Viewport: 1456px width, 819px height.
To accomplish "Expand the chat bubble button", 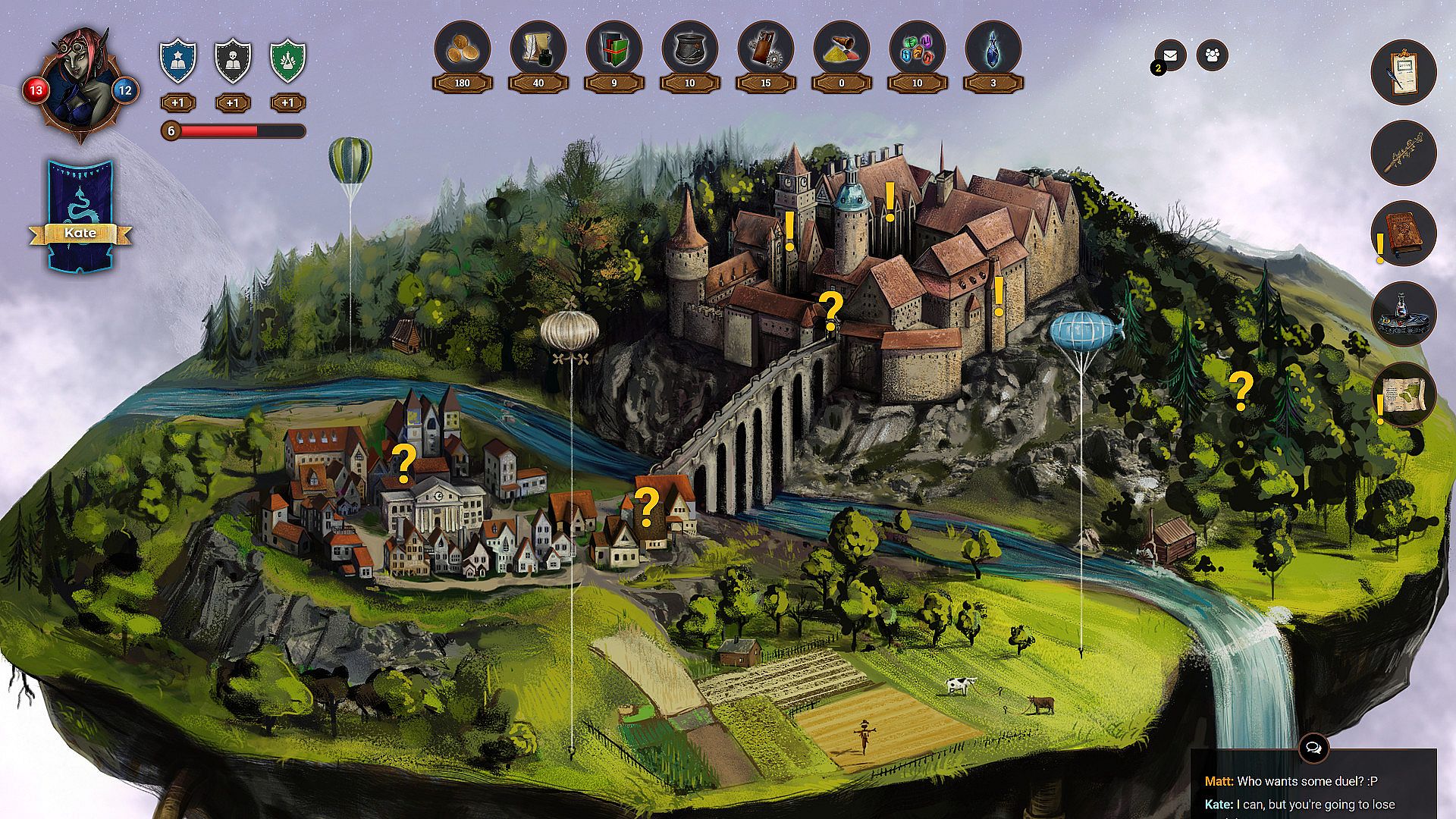I will (1313, 748).
